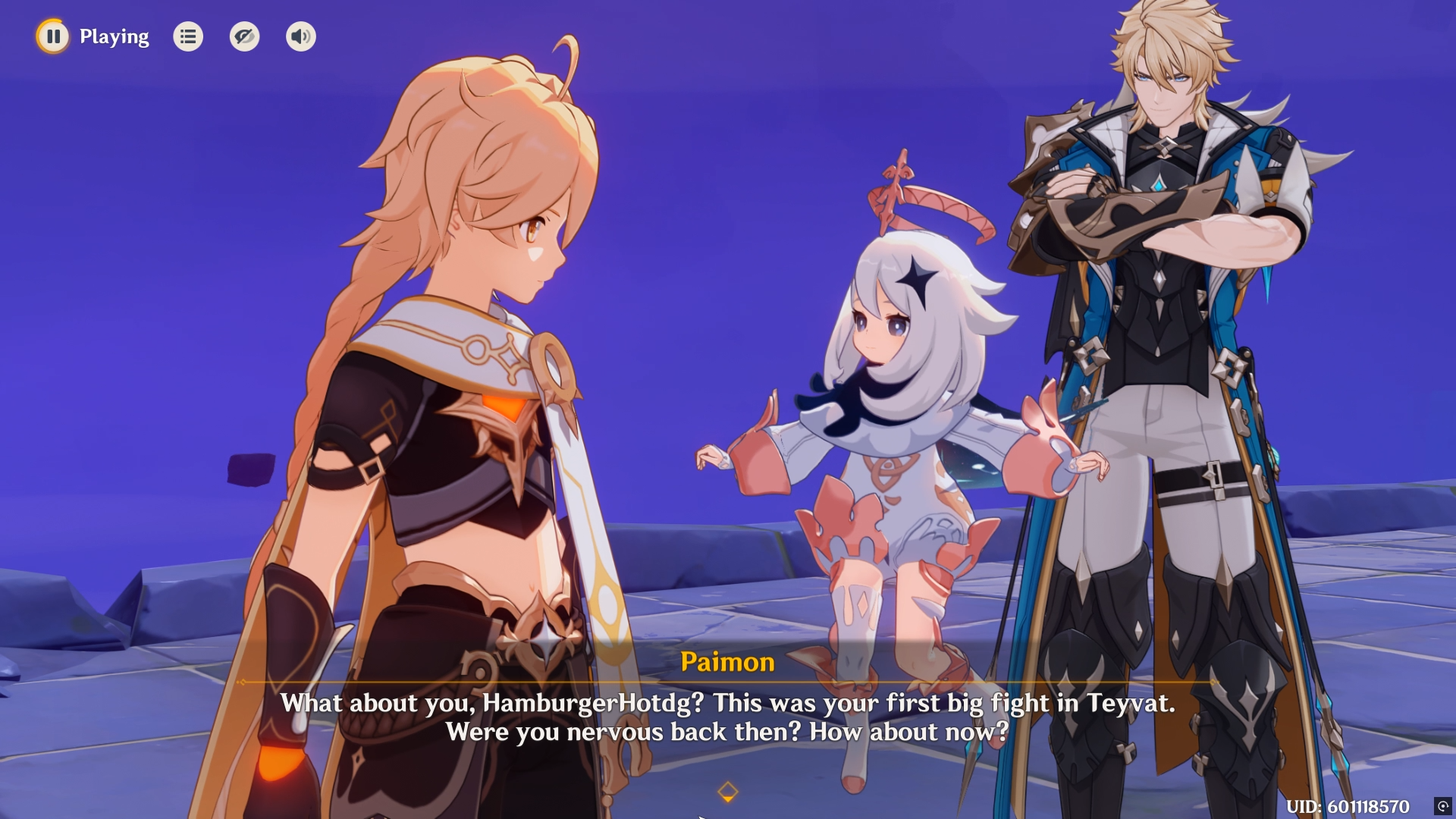This screenshot has width=1456, height=819.
Task: Pause the auto-playing dialogue
Action: [53, 36]
